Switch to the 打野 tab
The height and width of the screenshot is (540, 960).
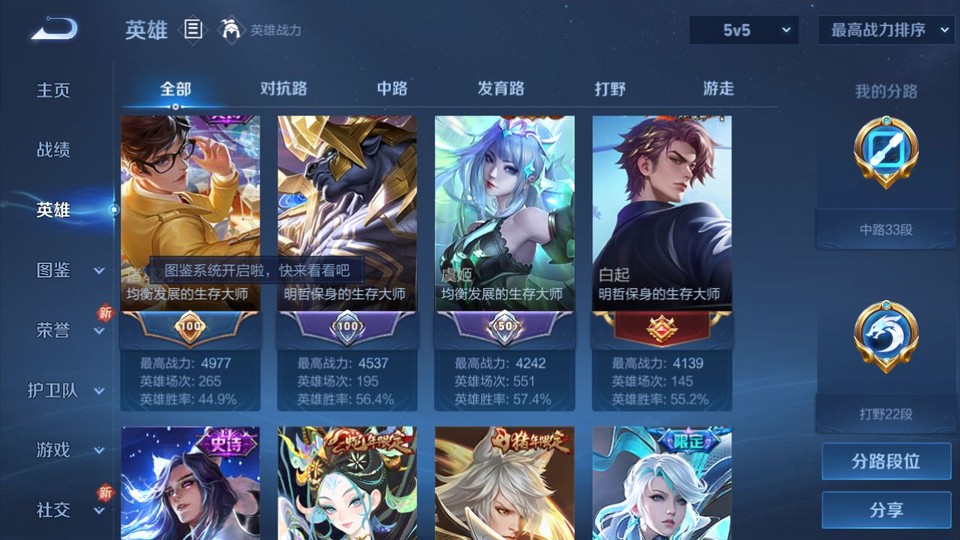pyautogui.click(x=610, y=89)
